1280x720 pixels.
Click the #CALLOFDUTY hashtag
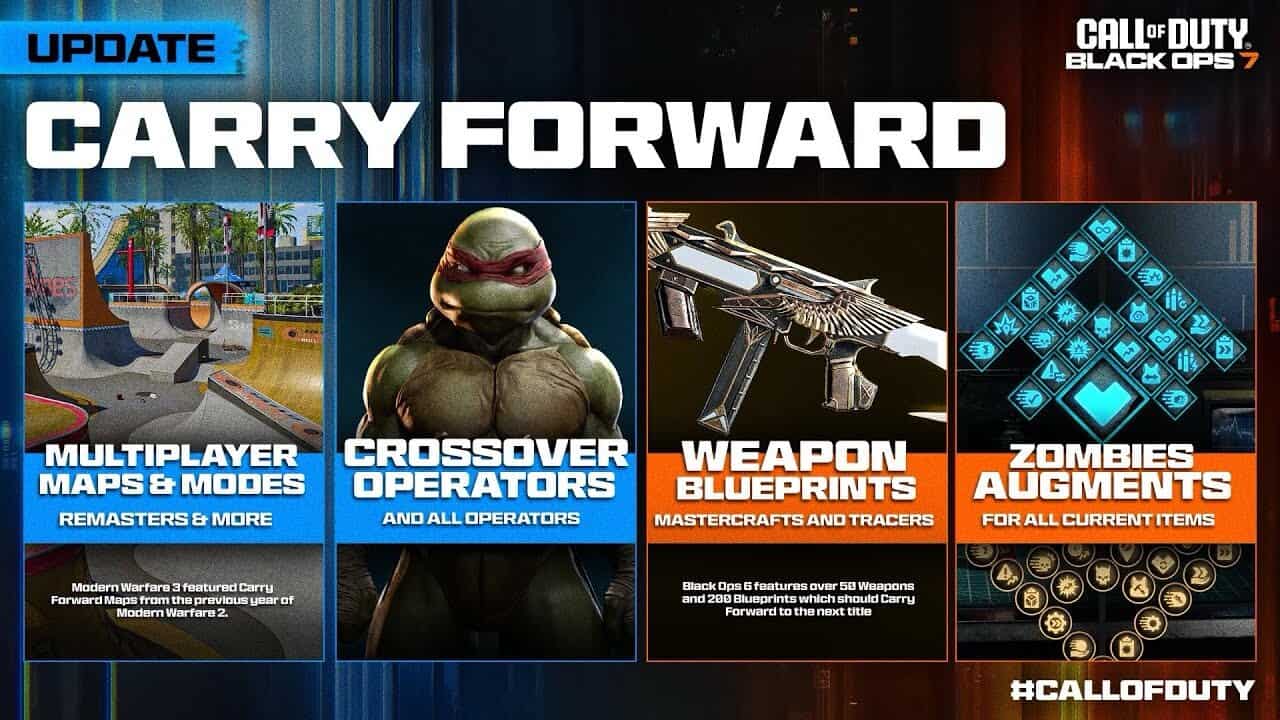pyautogui.click(x=1131, y=689)
